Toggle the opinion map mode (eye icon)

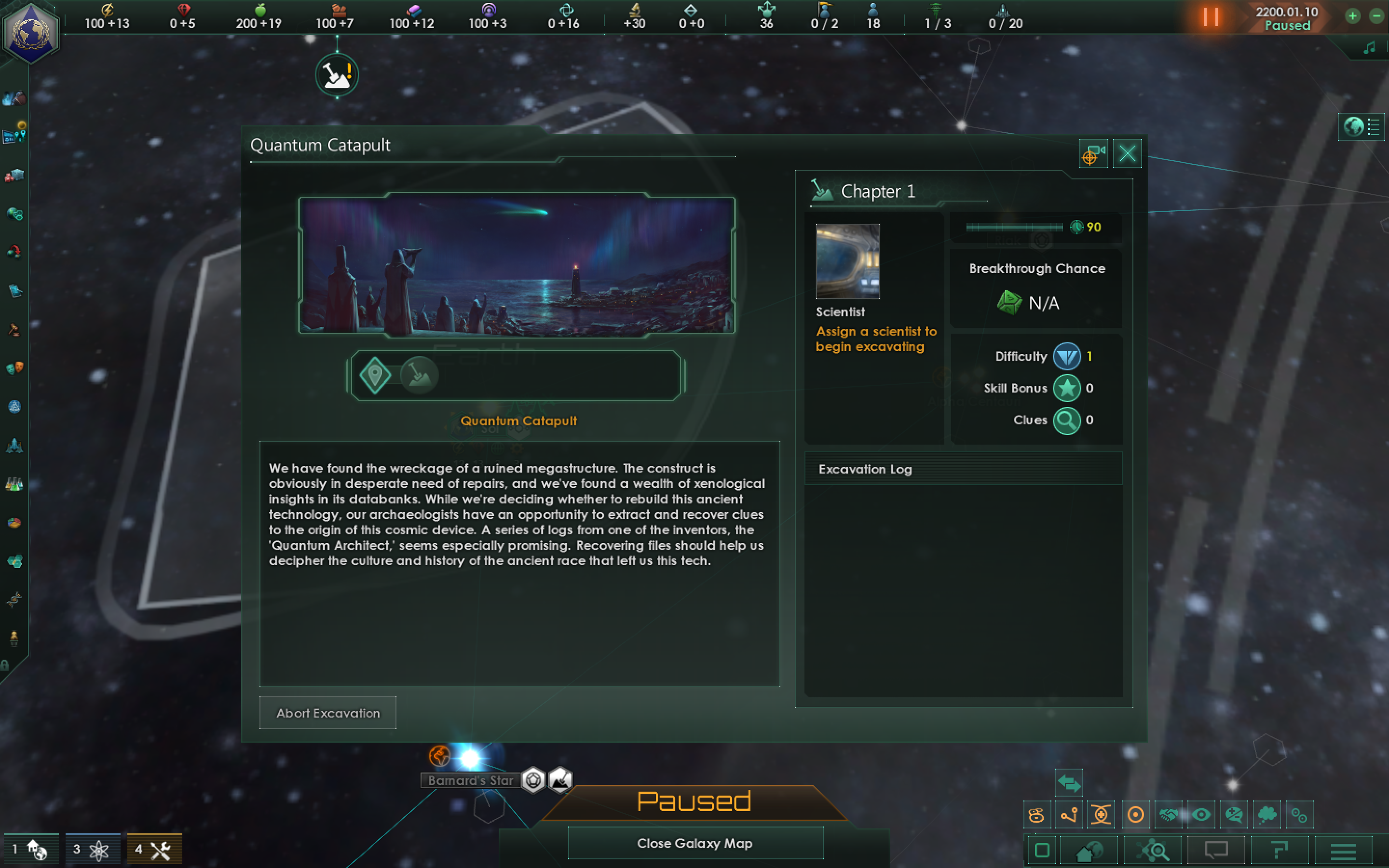[1201, 815]
